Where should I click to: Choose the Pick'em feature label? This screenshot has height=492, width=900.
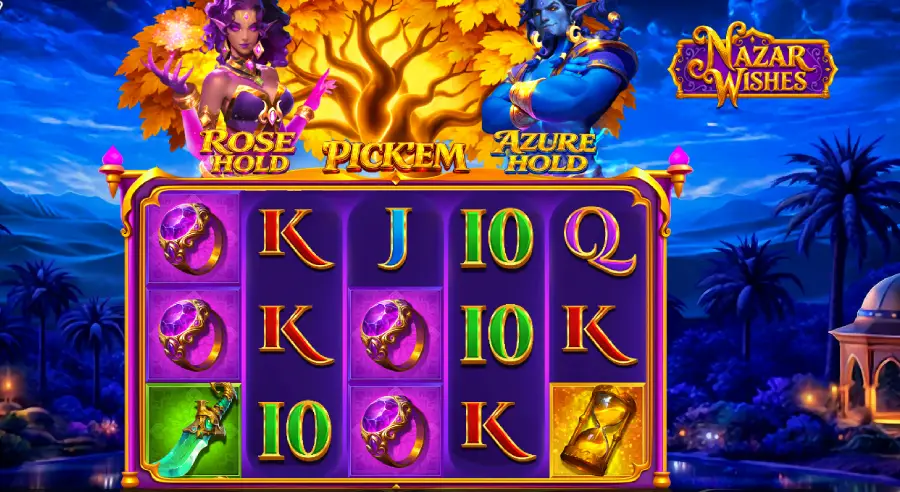tap(395, 155)
